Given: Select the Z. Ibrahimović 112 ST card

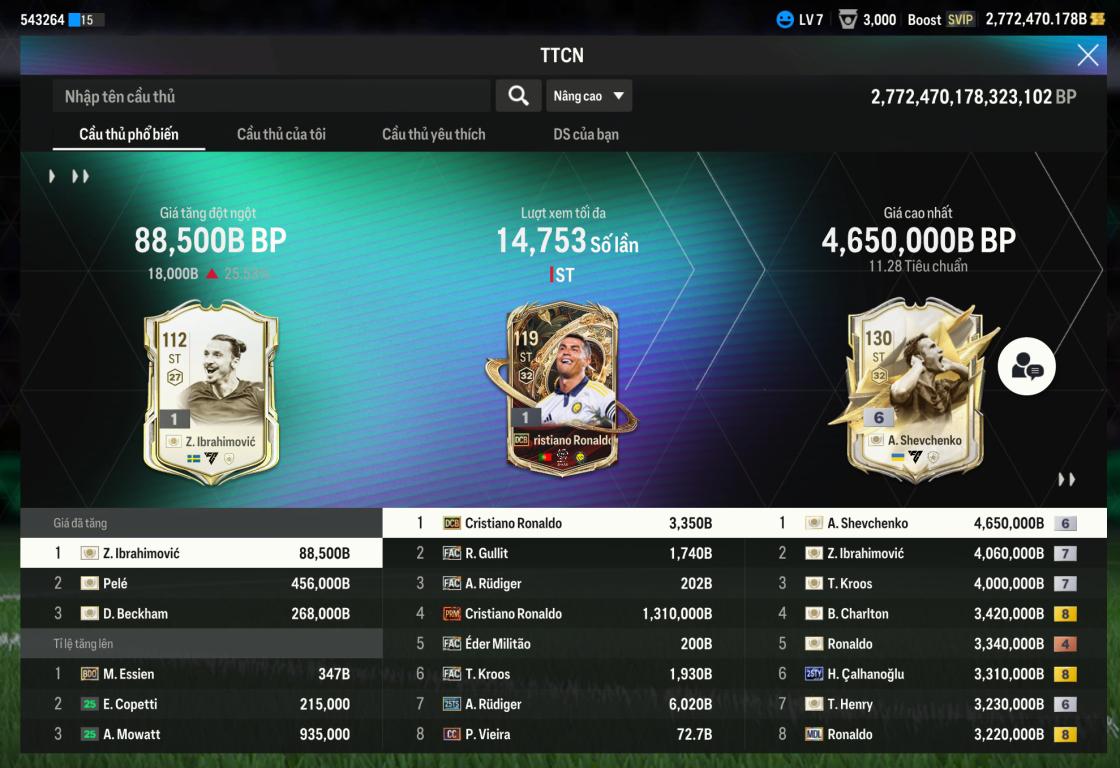Looking at the screenshot, I should click(211, 392).
